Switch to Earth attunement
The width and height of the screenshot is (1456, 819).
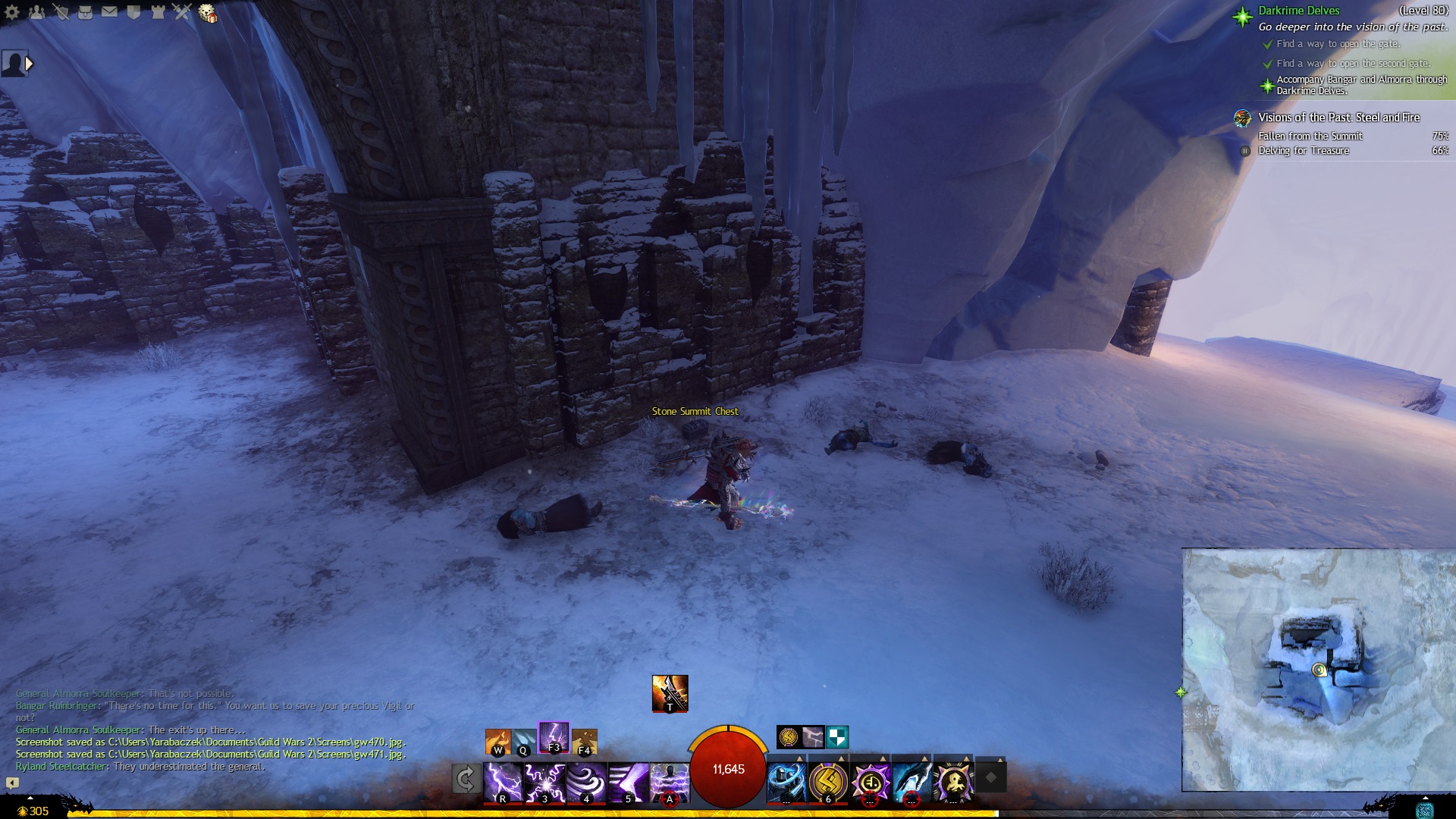pyautogui.click(x=584, y=741)
